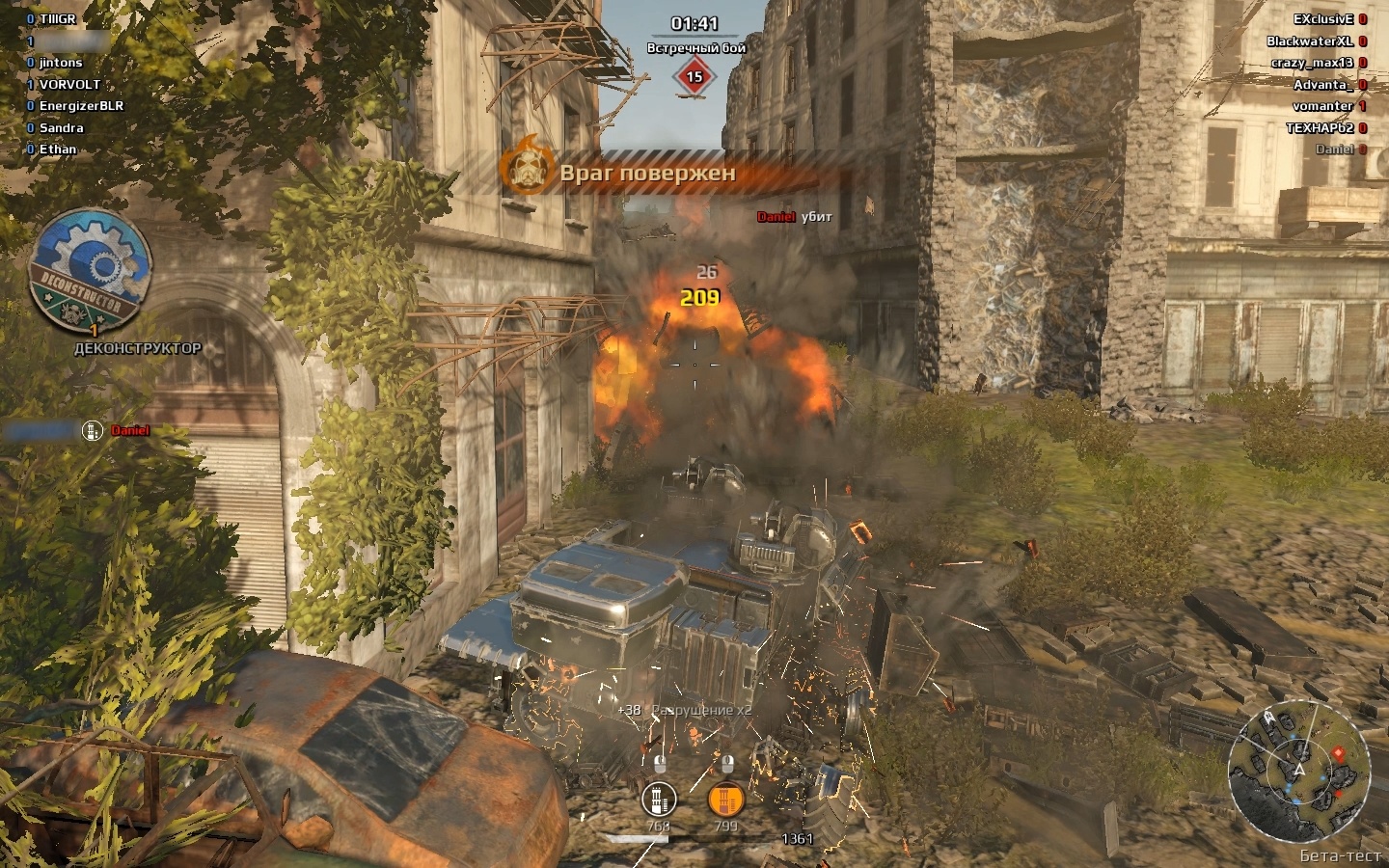Select VORVOLT player row
1389x868 pixels.
pyautogui.click(x=69, y=85)
